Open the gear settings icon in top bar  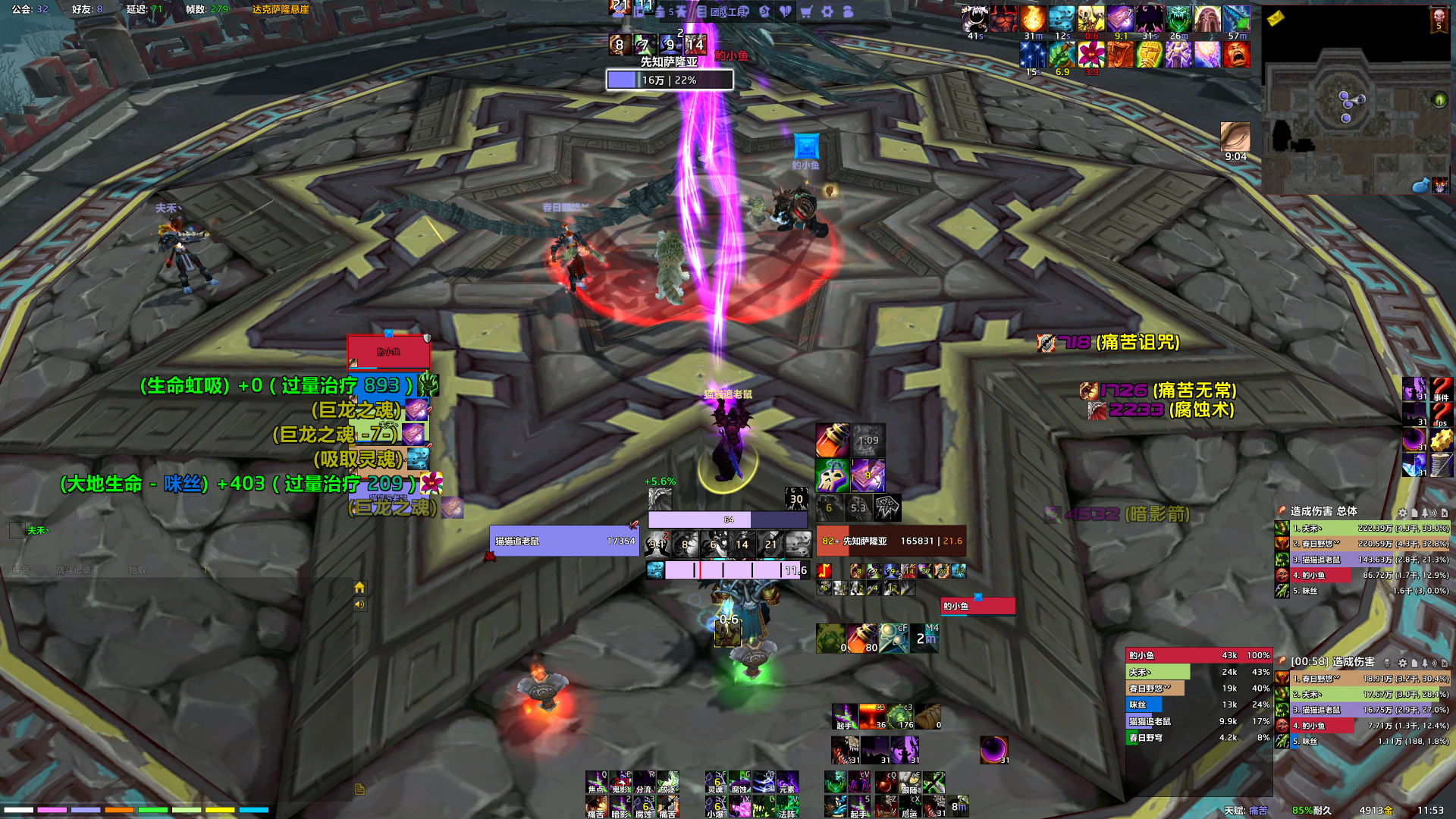(827, 11)
